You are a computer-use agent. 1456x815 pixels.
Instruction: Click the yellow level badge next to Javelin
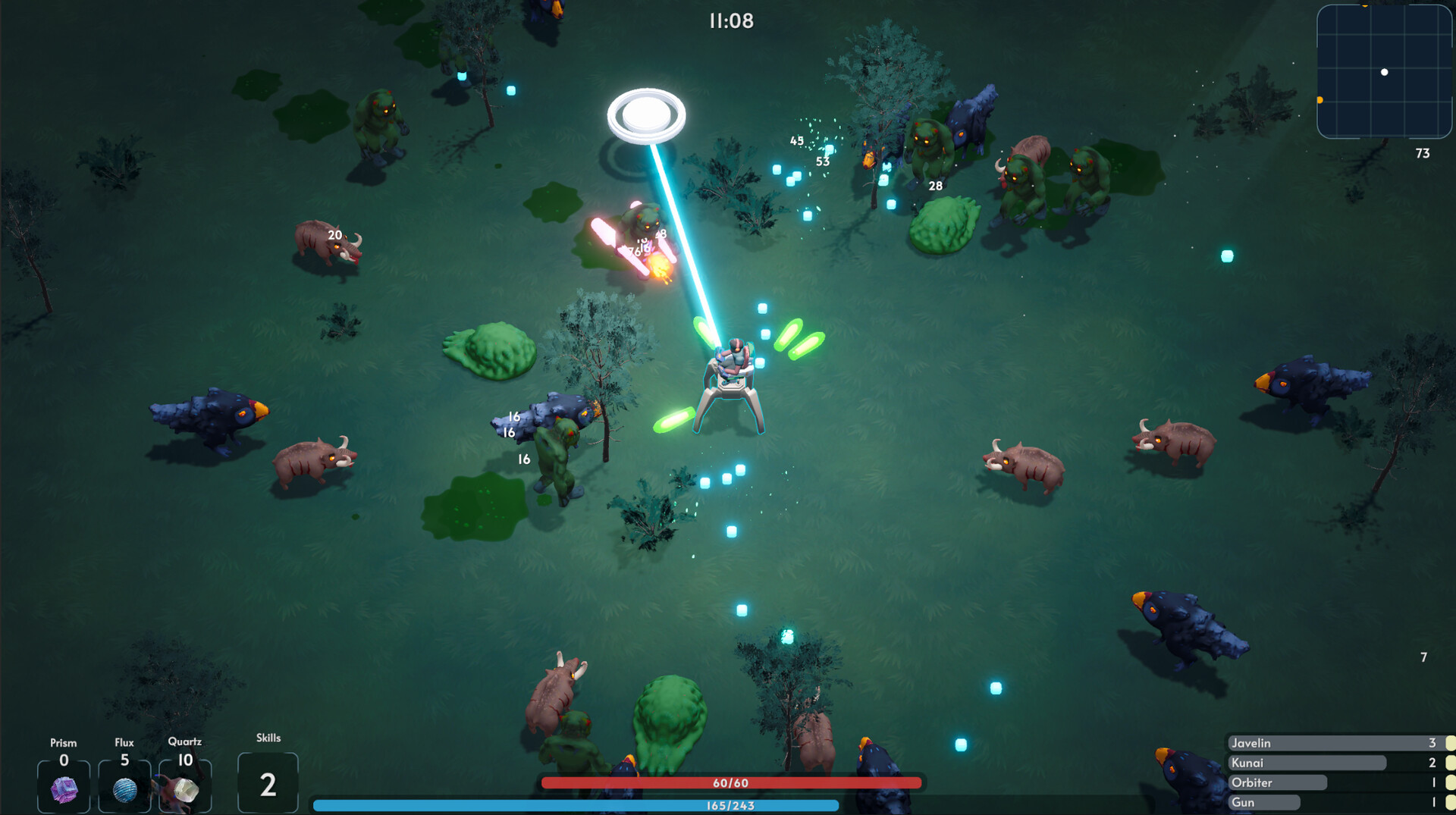pyautogui.click(x=1448, y=743)
